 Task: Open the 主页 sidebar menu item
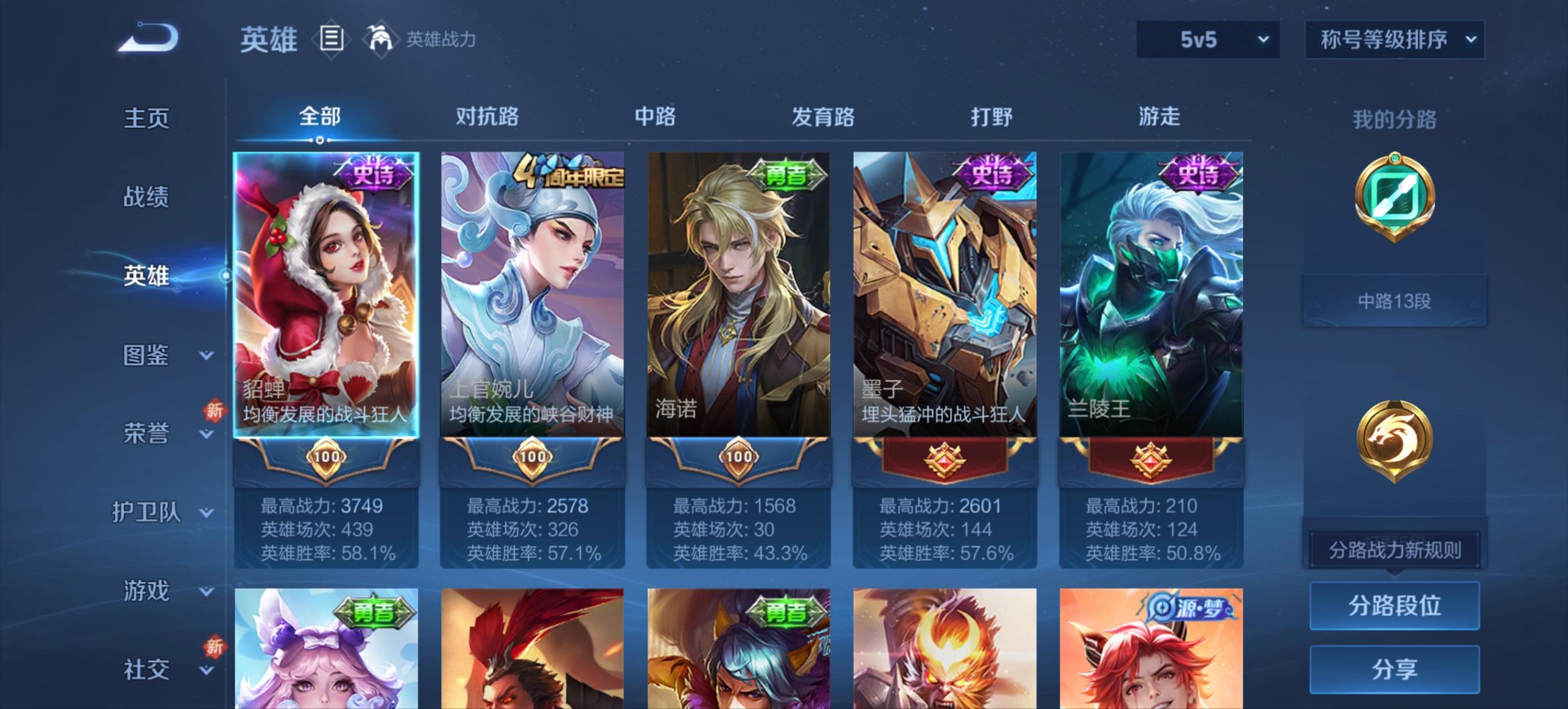point(147,118)
